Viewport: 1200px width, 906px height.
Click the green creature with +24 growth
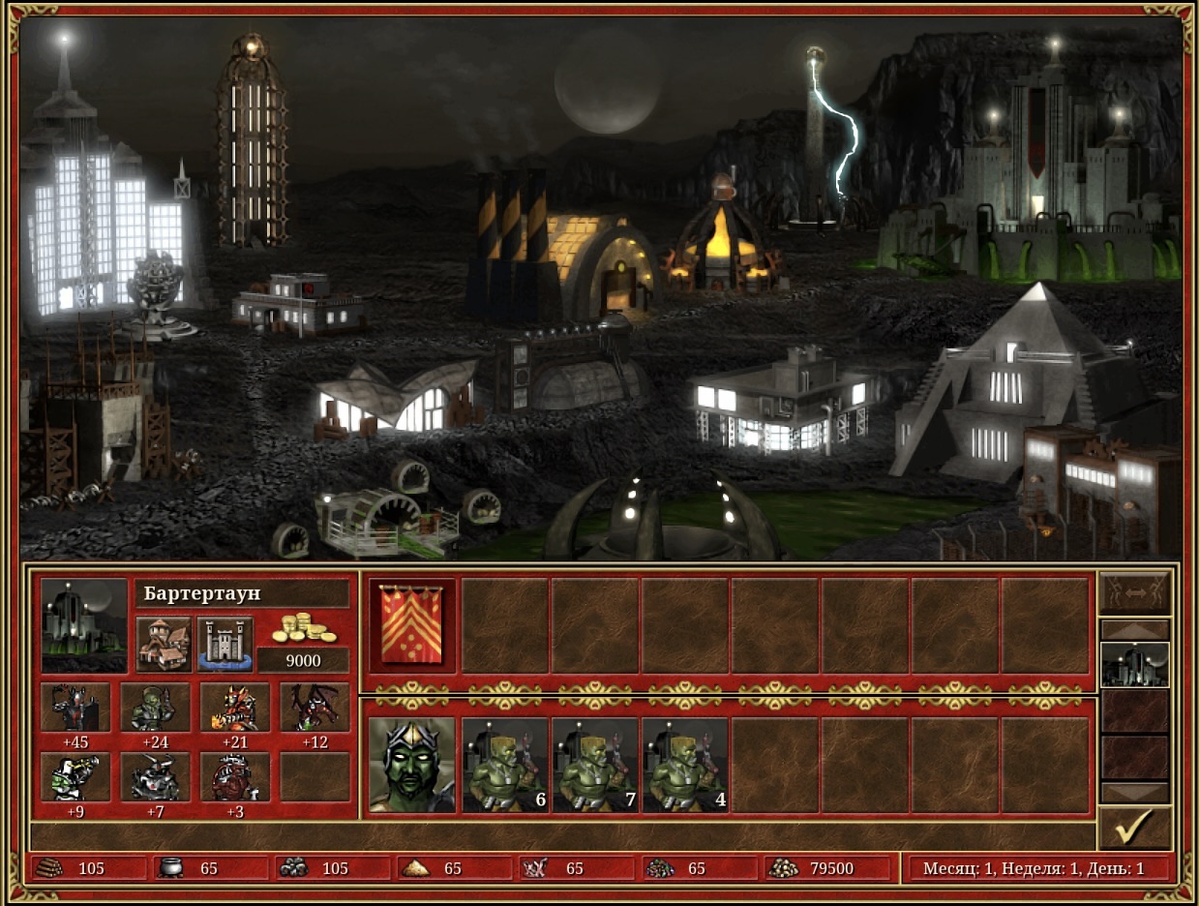tap(155, 708)
